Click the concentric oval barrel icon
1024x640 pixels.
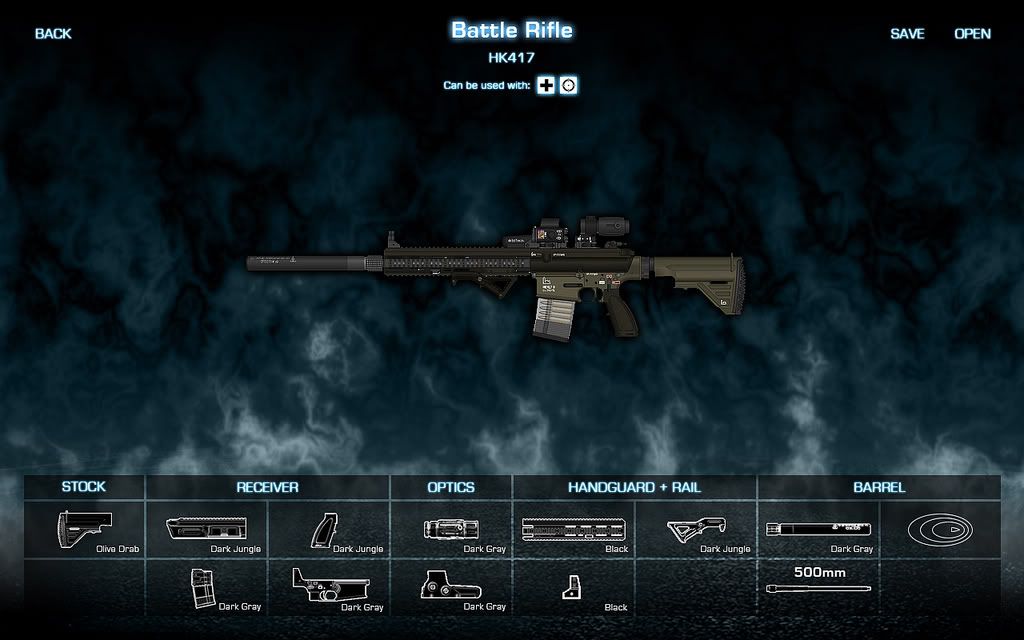click(x=940, y=530)
